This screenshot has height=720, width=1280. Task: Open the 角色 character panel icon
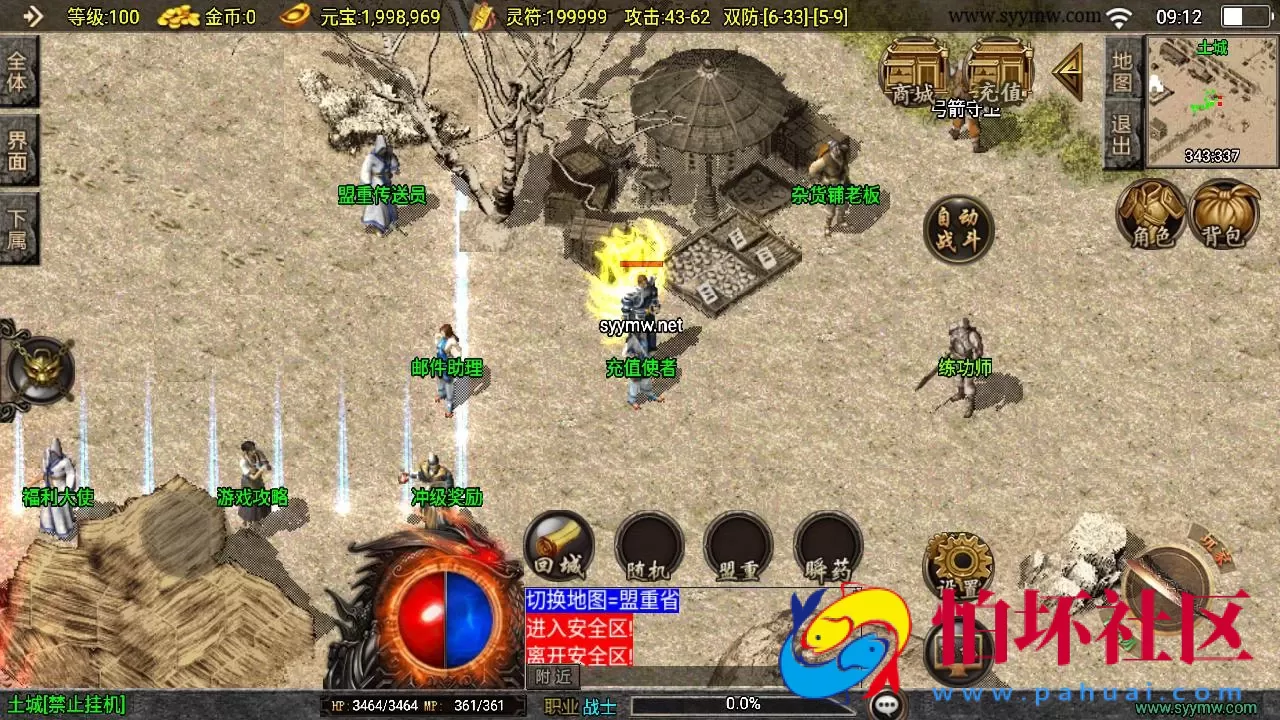1152,215
